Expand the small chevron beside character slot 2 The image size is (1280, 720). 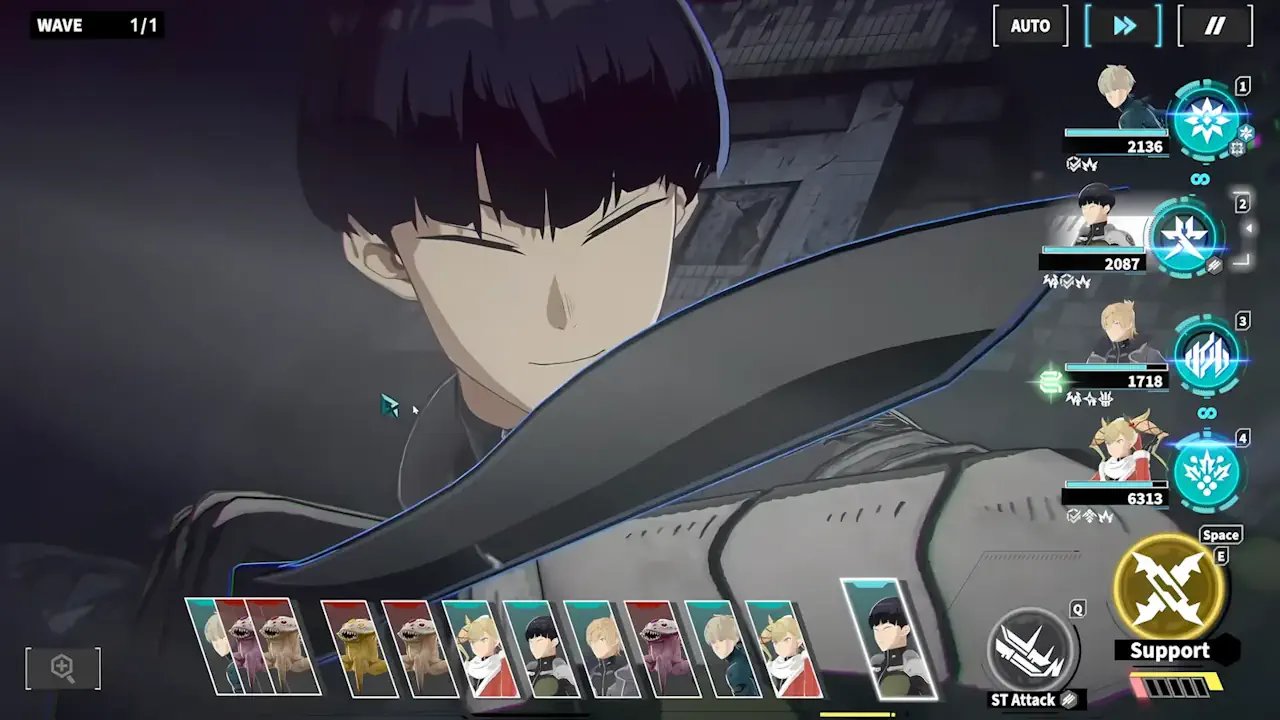click(1250, 227)
